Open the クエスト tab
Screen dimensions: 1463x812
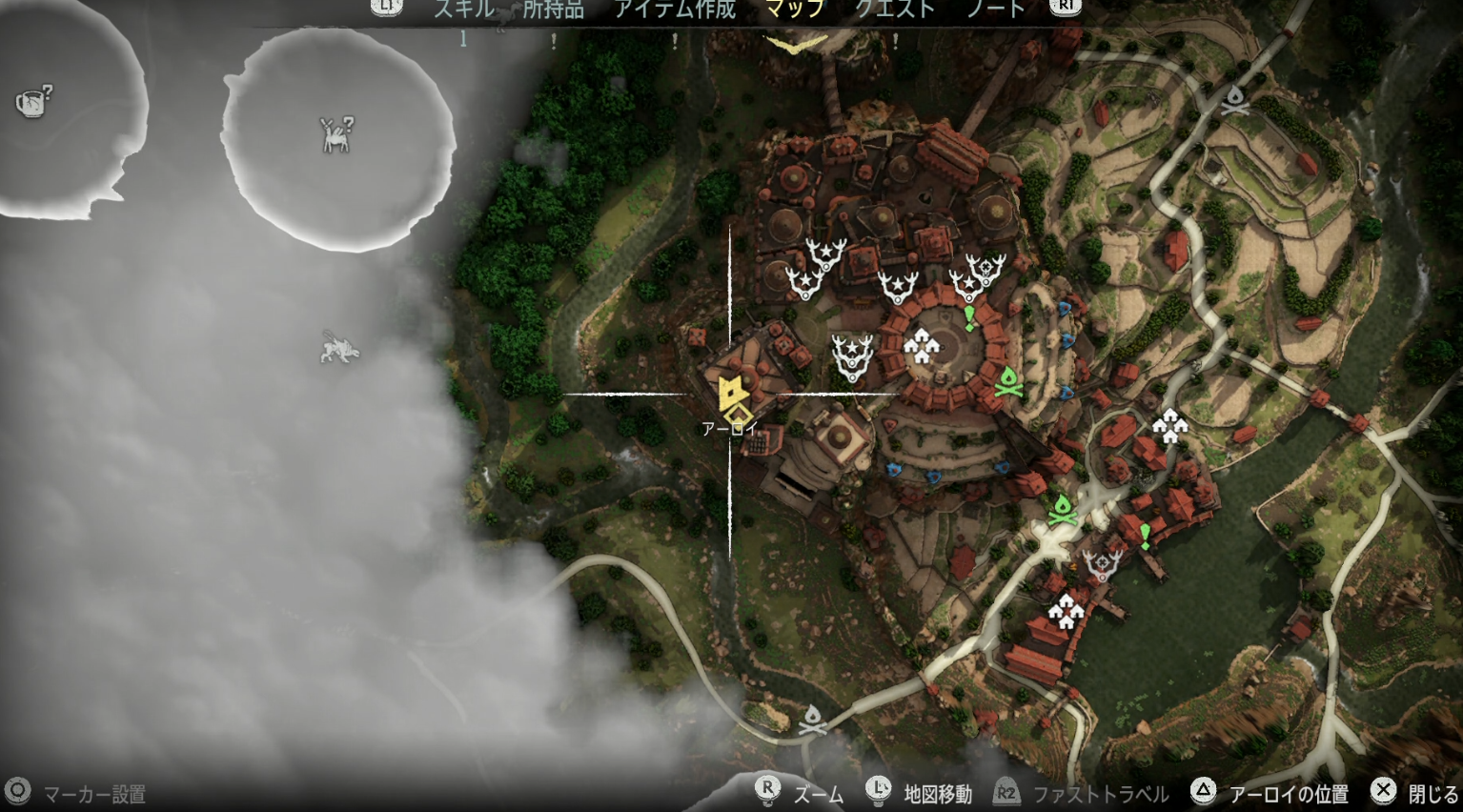click(894, 10)
